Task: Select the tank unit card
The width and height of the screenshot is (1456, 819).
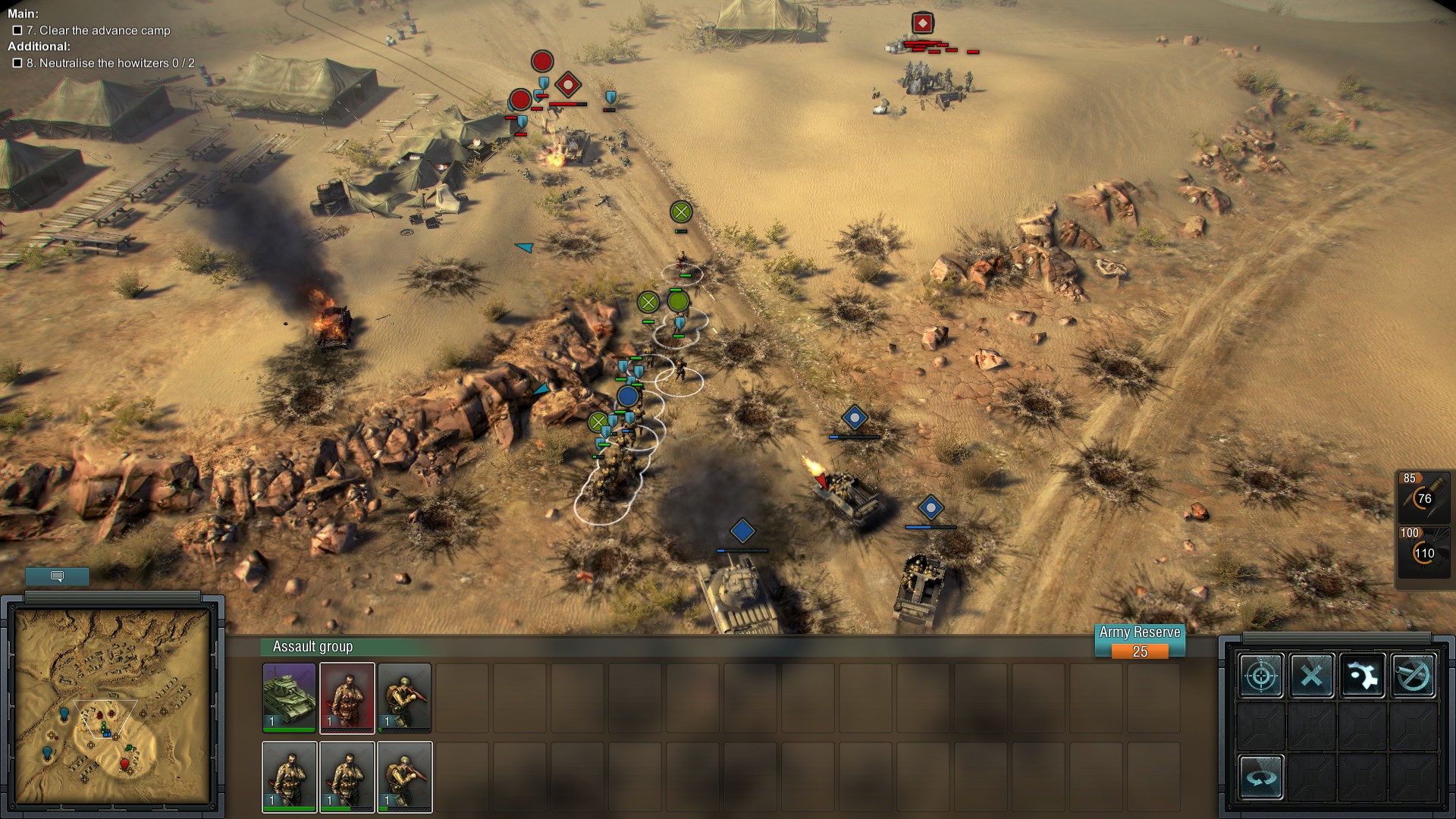Action: pyautogui.click(x=289, y=698)
